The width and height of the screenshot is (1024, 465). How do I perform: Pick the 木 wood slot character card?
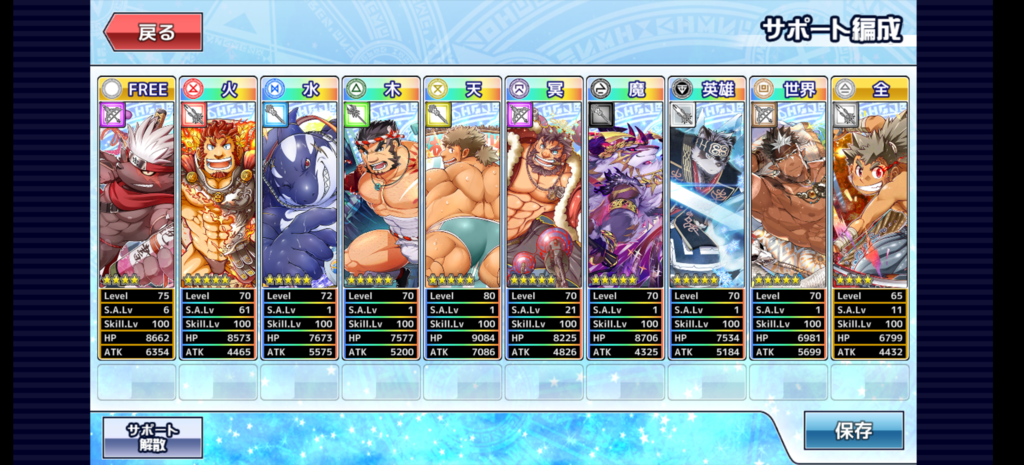tap(381, 195)
